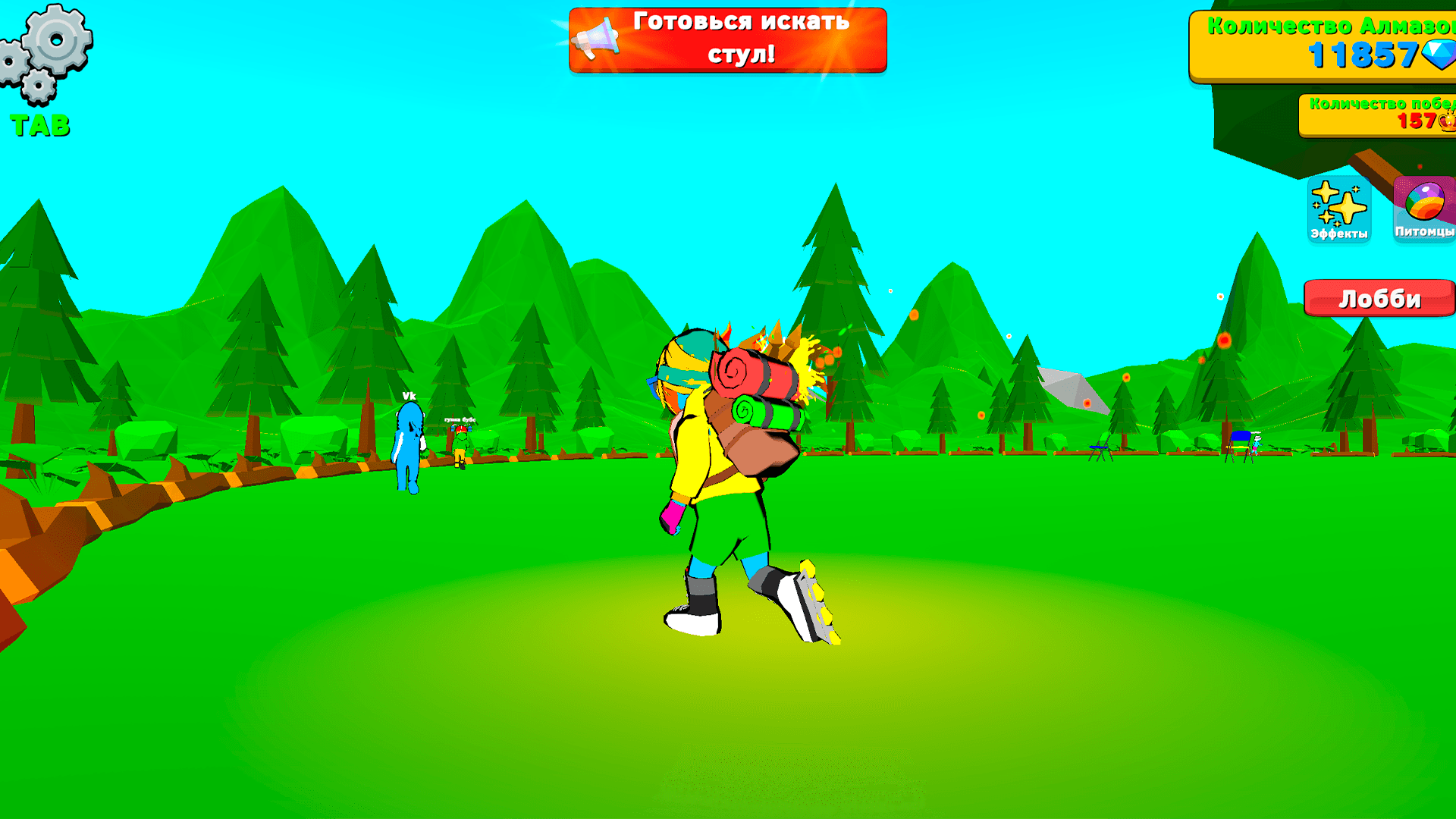Click the Готовься искать стул announcement banner
Screen dimensions: 1456x819
pyautogui.click(x=726, y=39)
